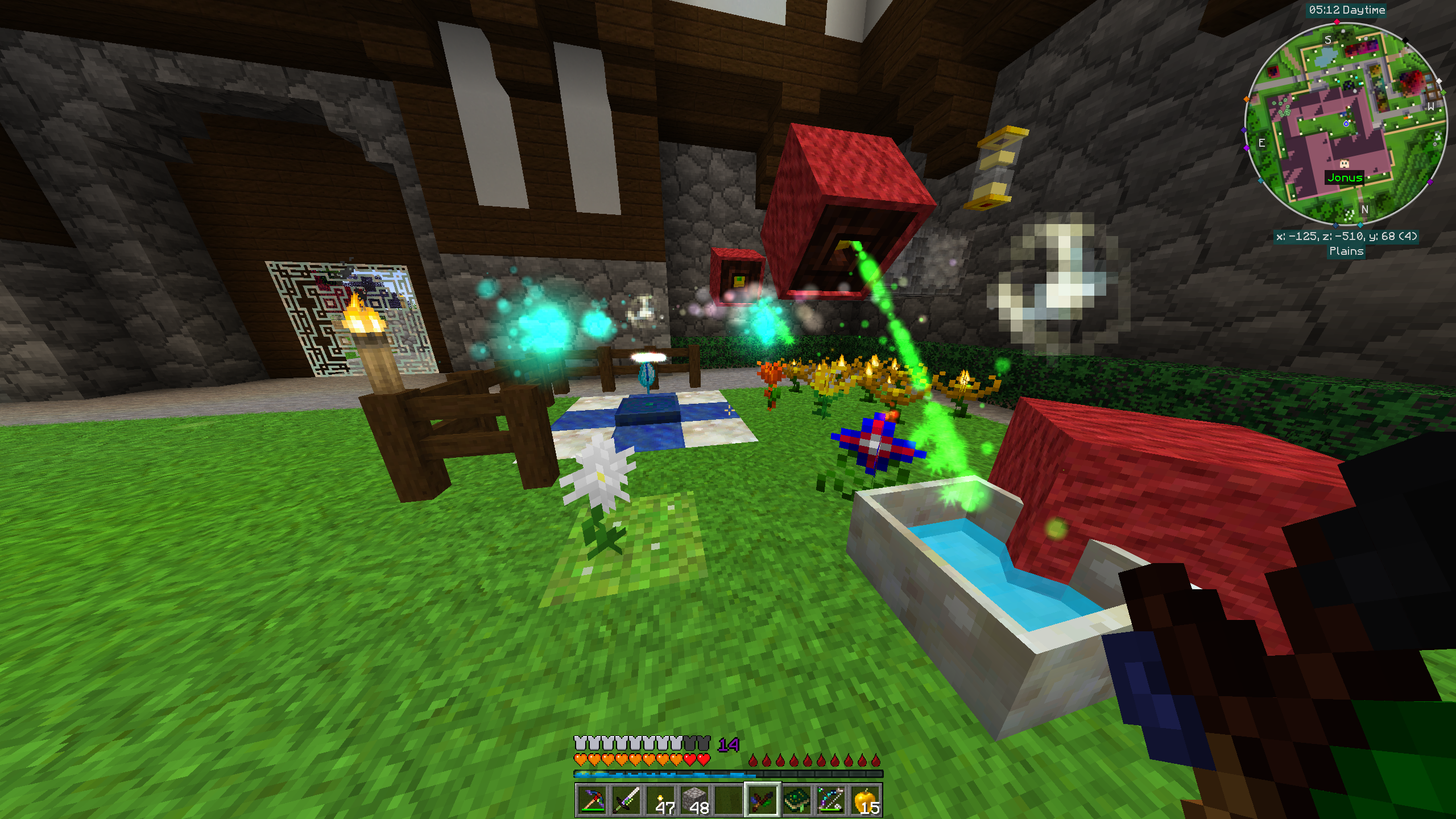Choose the golden apple stack of 15
Viewport: 1456px width, 819px height.
[865, 800]
